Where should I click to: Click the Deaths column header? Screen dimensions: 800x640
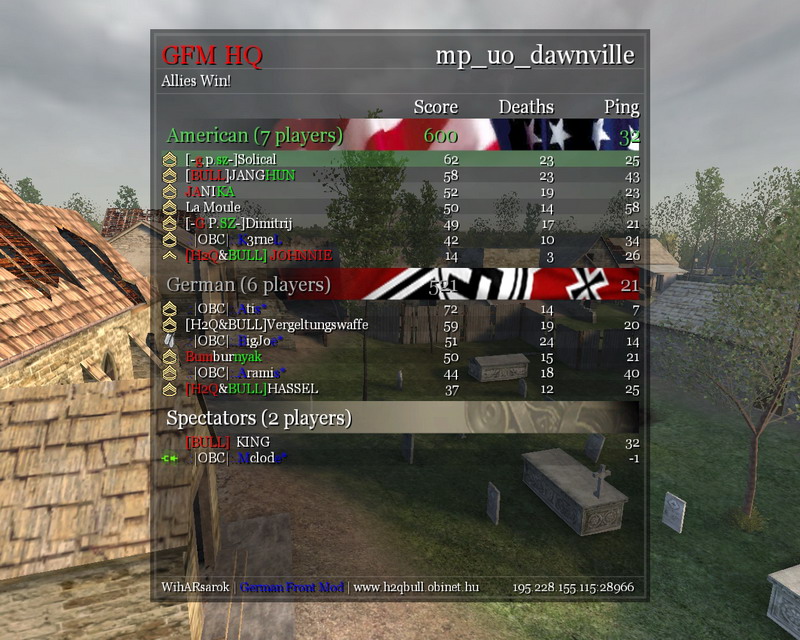pos(526,107)
